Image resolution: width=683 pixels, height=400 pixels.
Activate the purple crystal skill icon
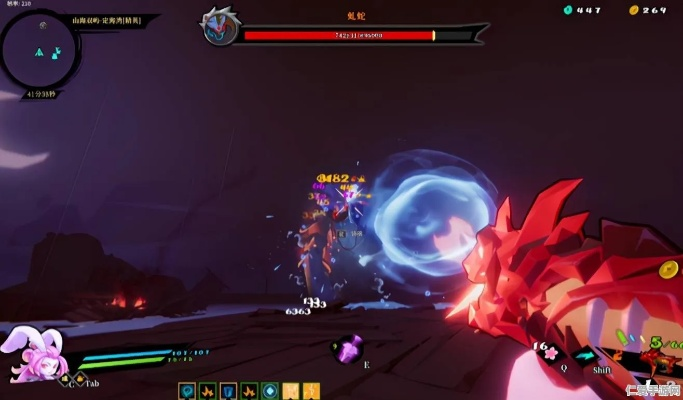349,350
